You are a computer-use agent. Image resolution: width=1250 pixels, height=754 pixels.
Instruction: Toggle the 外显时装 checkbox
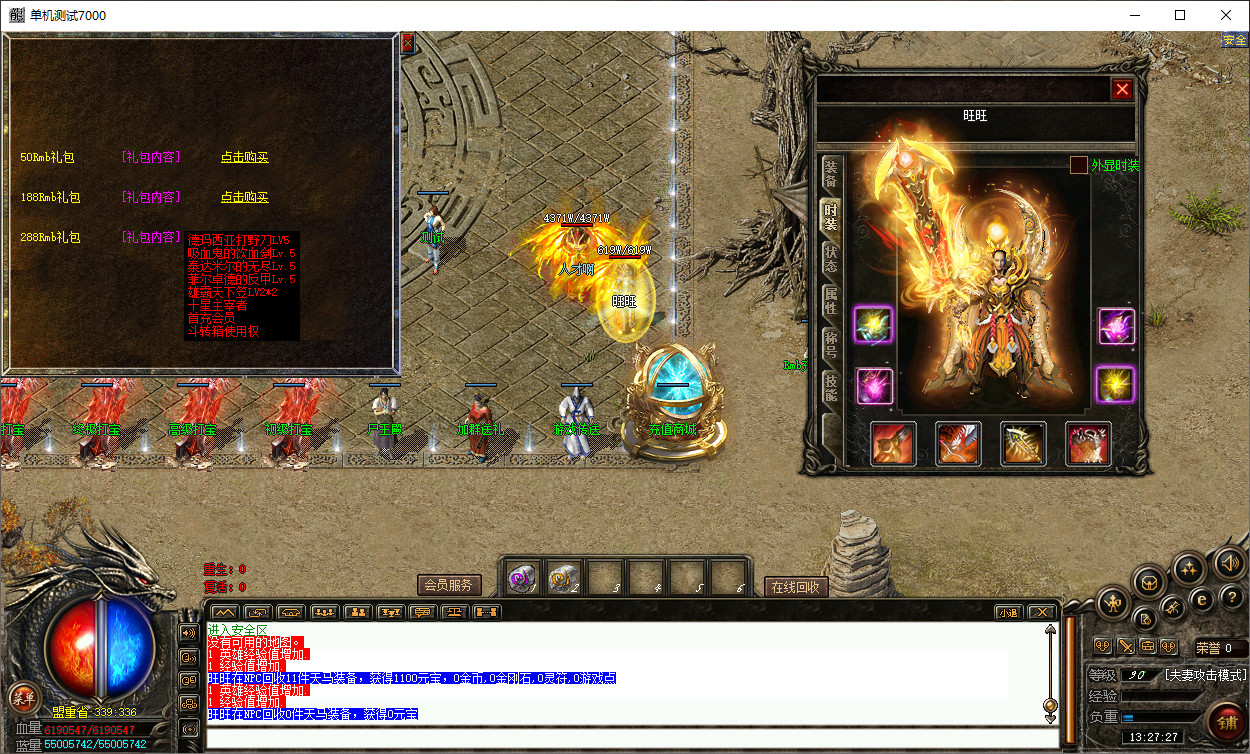(1079, 165)
